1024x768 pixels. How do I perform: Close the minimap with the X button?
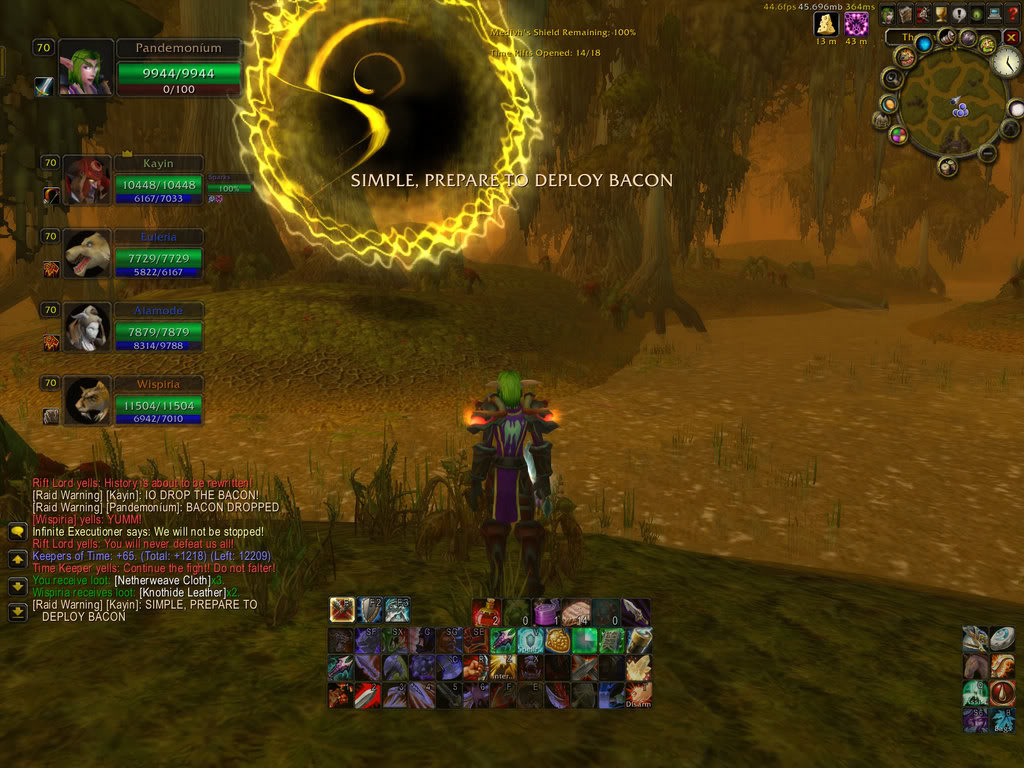(x=1011, y=38)
